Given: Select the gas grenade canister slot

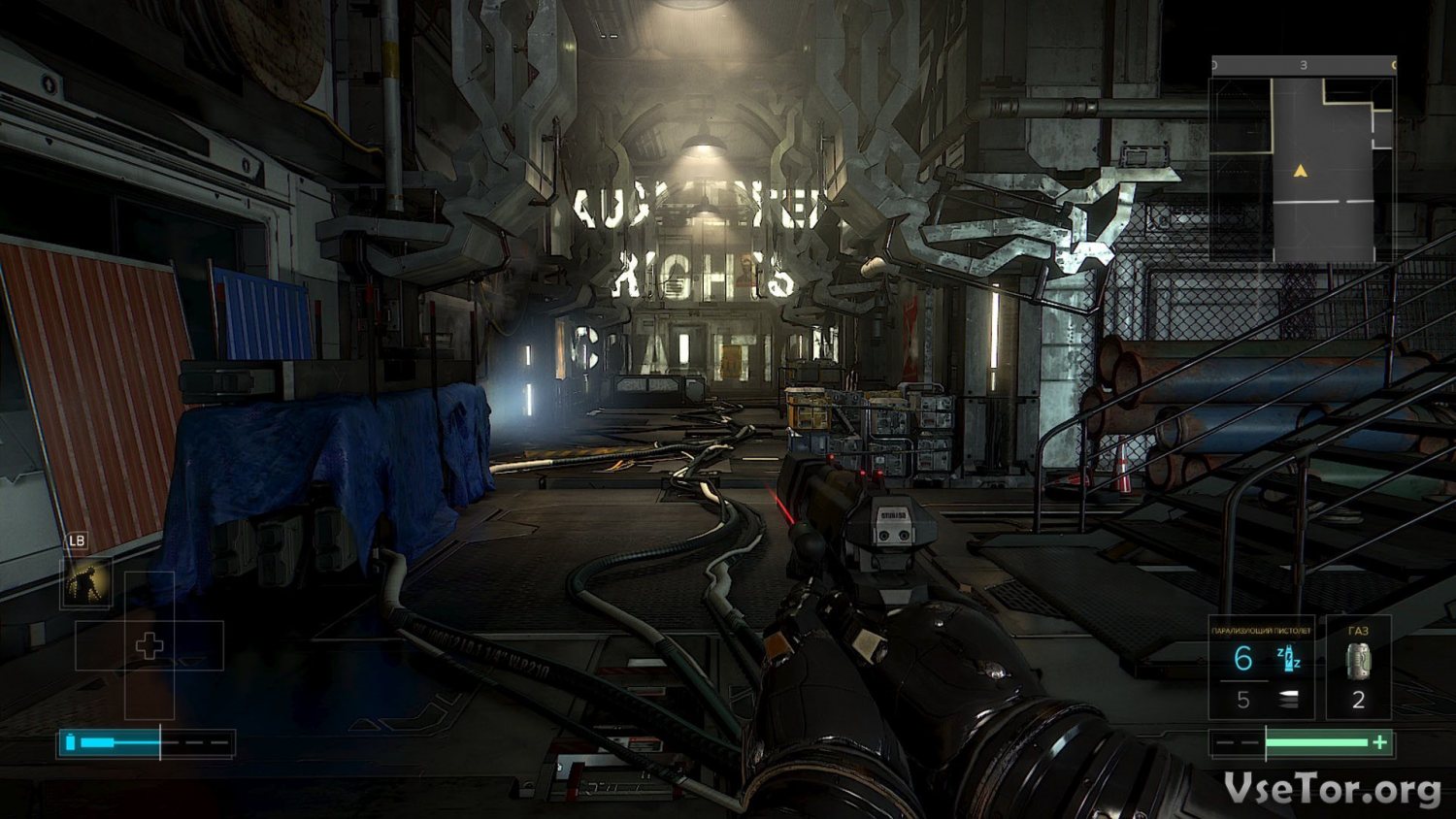Looking at the screenshot, I should click(1358, 661).
